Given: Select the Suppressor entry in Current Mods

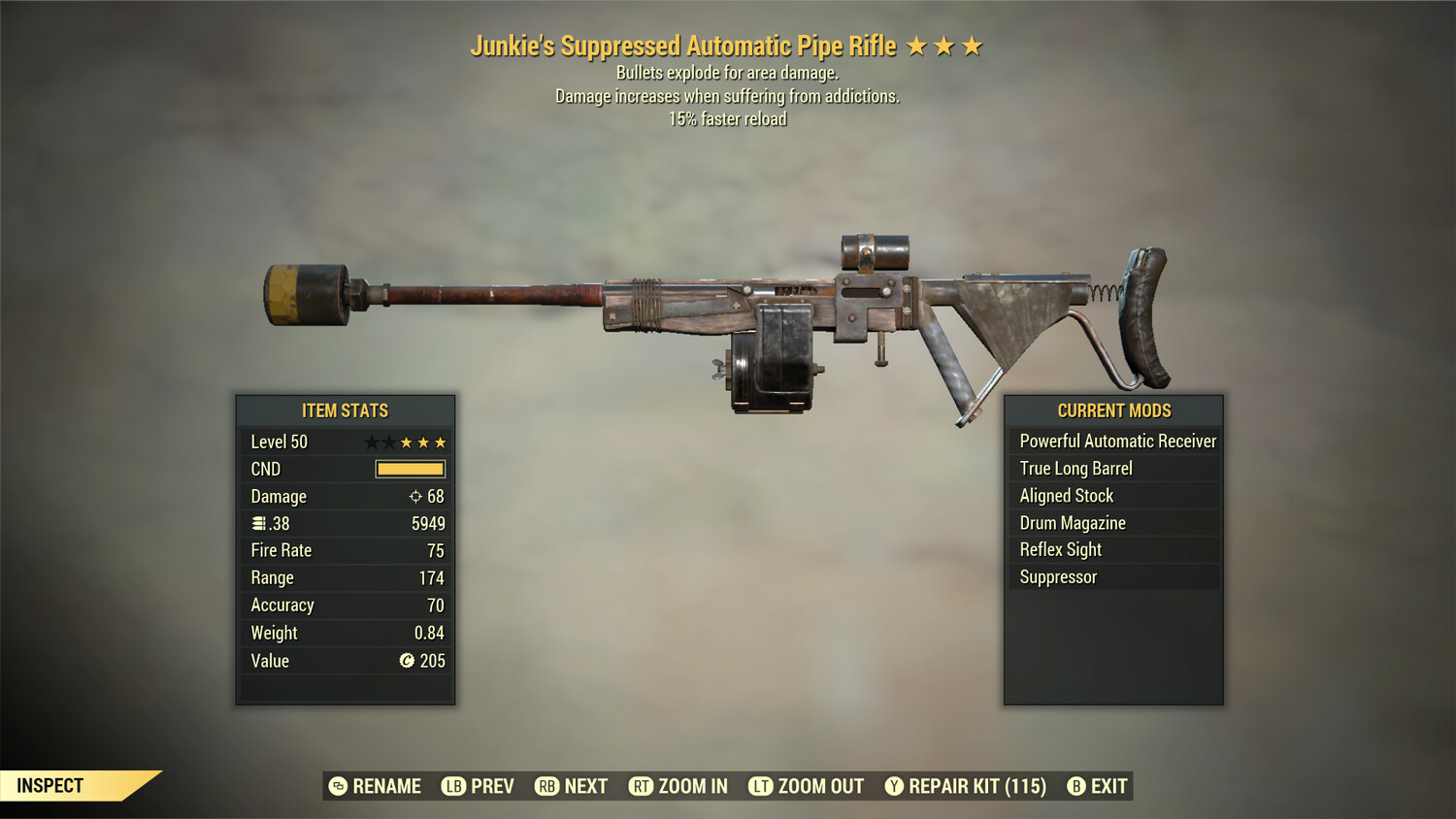Looking at the screenshot, I should click(x=1057, y=576).
